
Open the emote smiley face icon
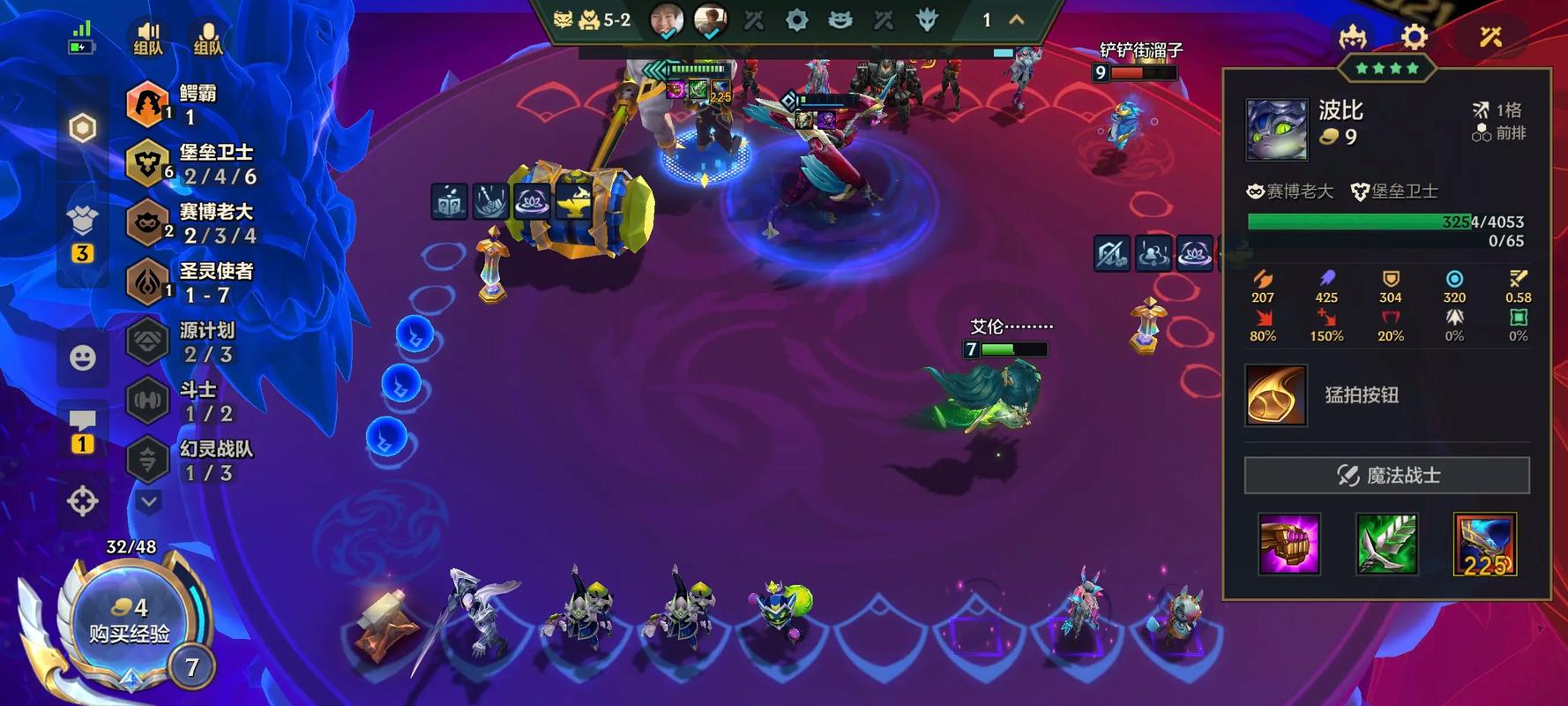pyautogui.click(x=82, y=357)
